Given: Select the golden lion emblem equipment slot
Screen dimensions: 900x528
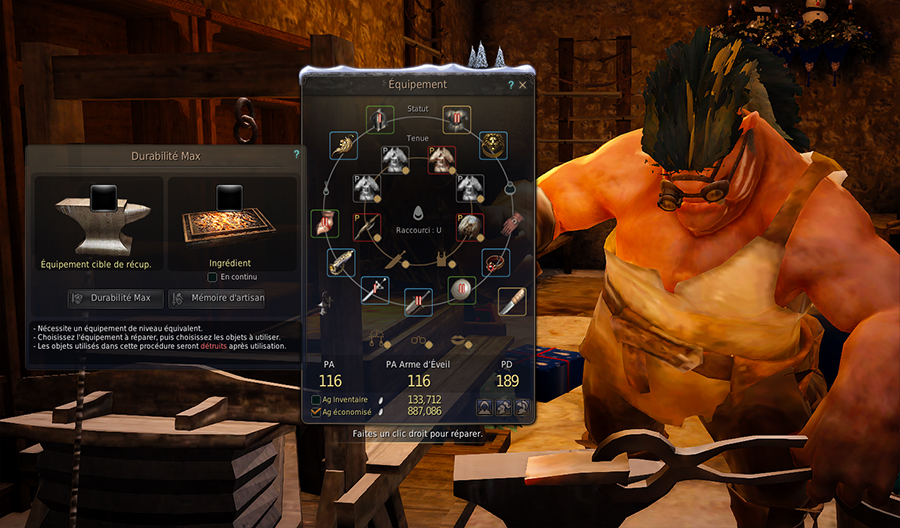Looking at the screenshot, I should [x=492, y=146].
